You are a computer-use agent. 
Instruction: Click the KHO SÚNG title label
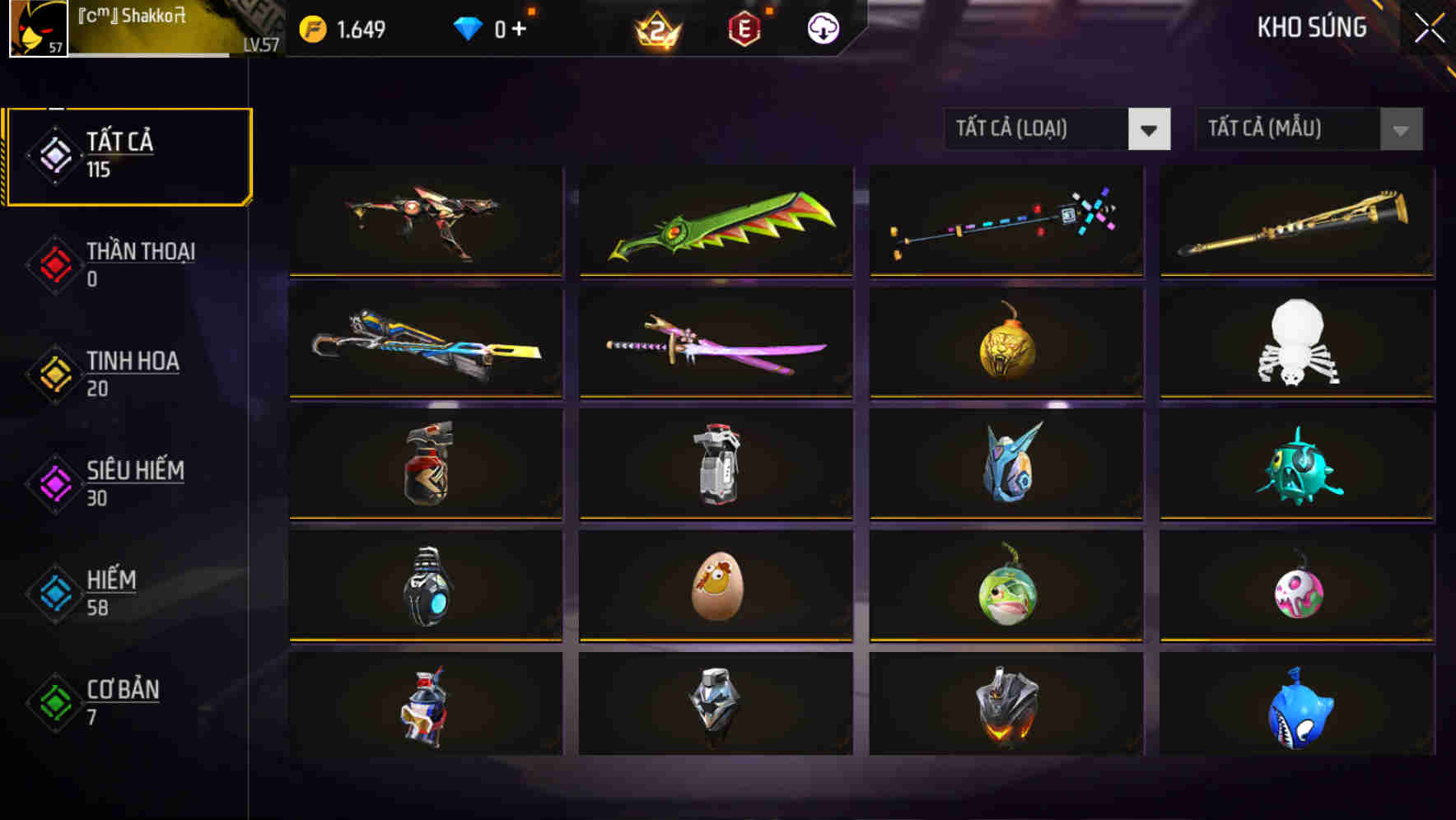coord(1310,27)
